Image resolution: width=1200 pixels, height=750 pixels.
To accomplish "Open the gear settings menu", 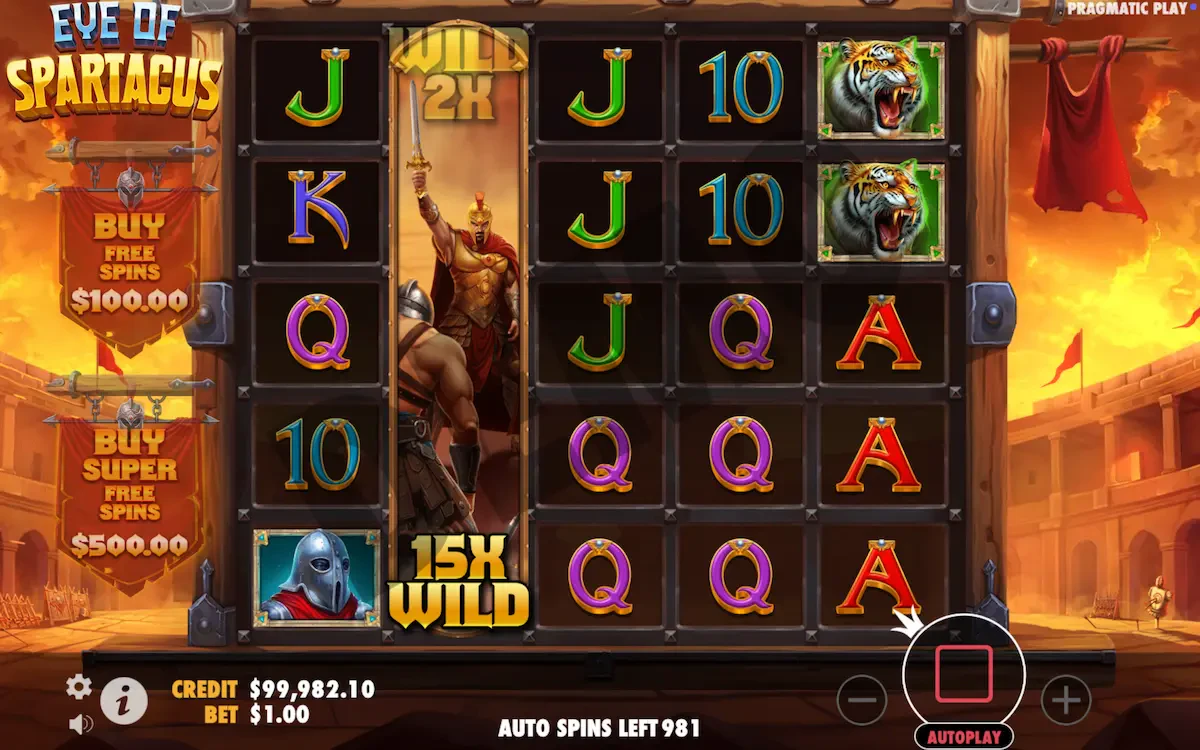I will 79,686.
